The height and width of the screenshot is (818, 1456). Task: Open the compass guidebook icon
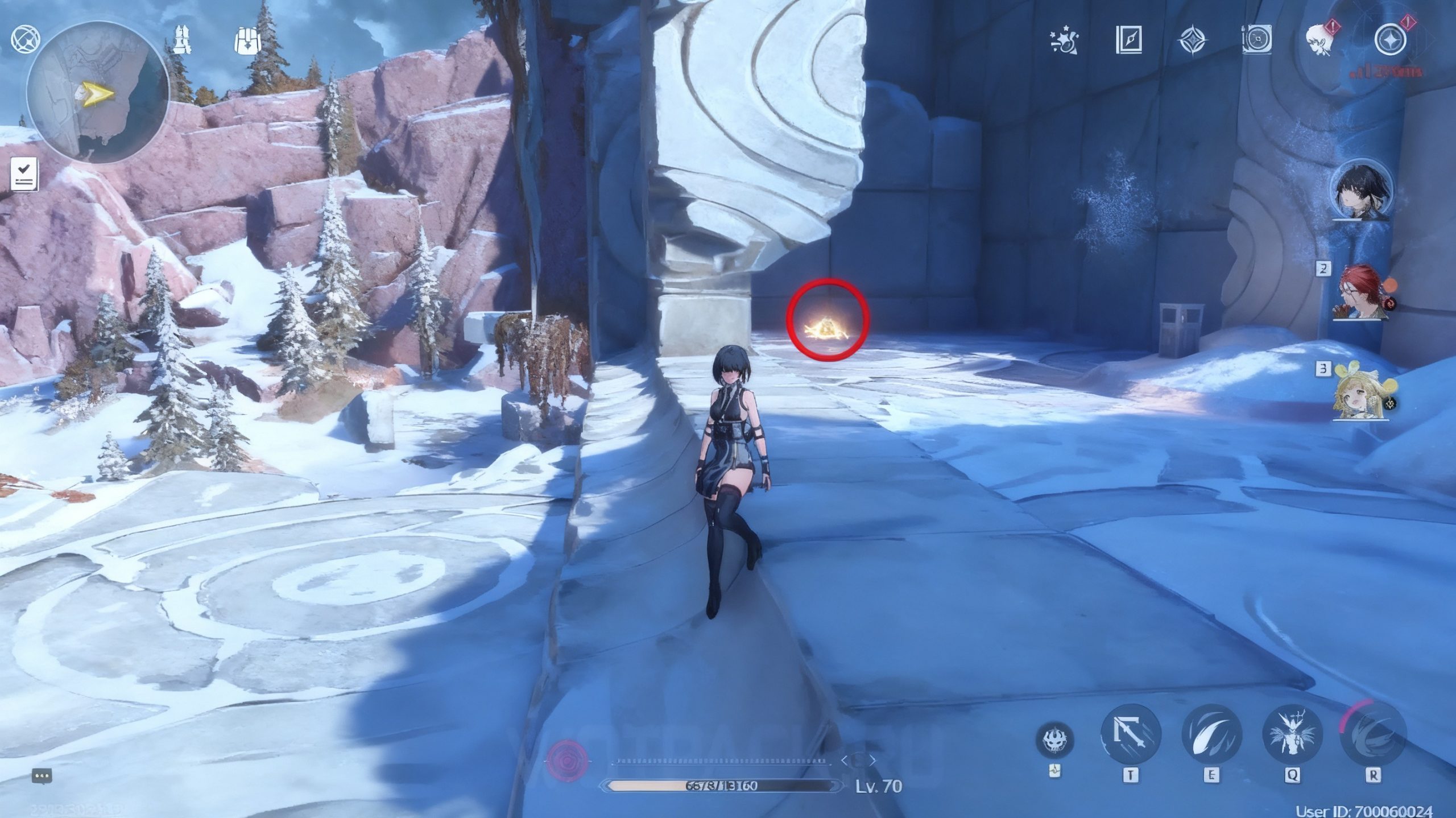pyautogui.click(x=1128, y=40)
